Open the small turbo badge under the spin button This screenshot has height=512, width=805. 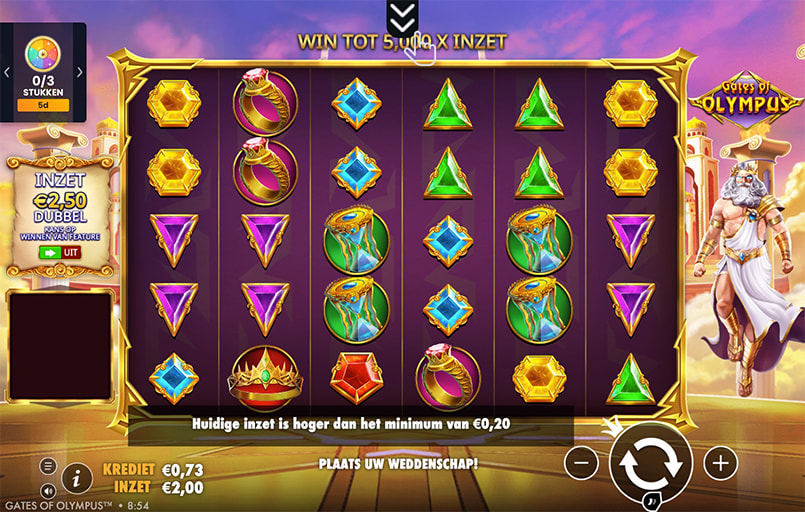pos(652,501)
